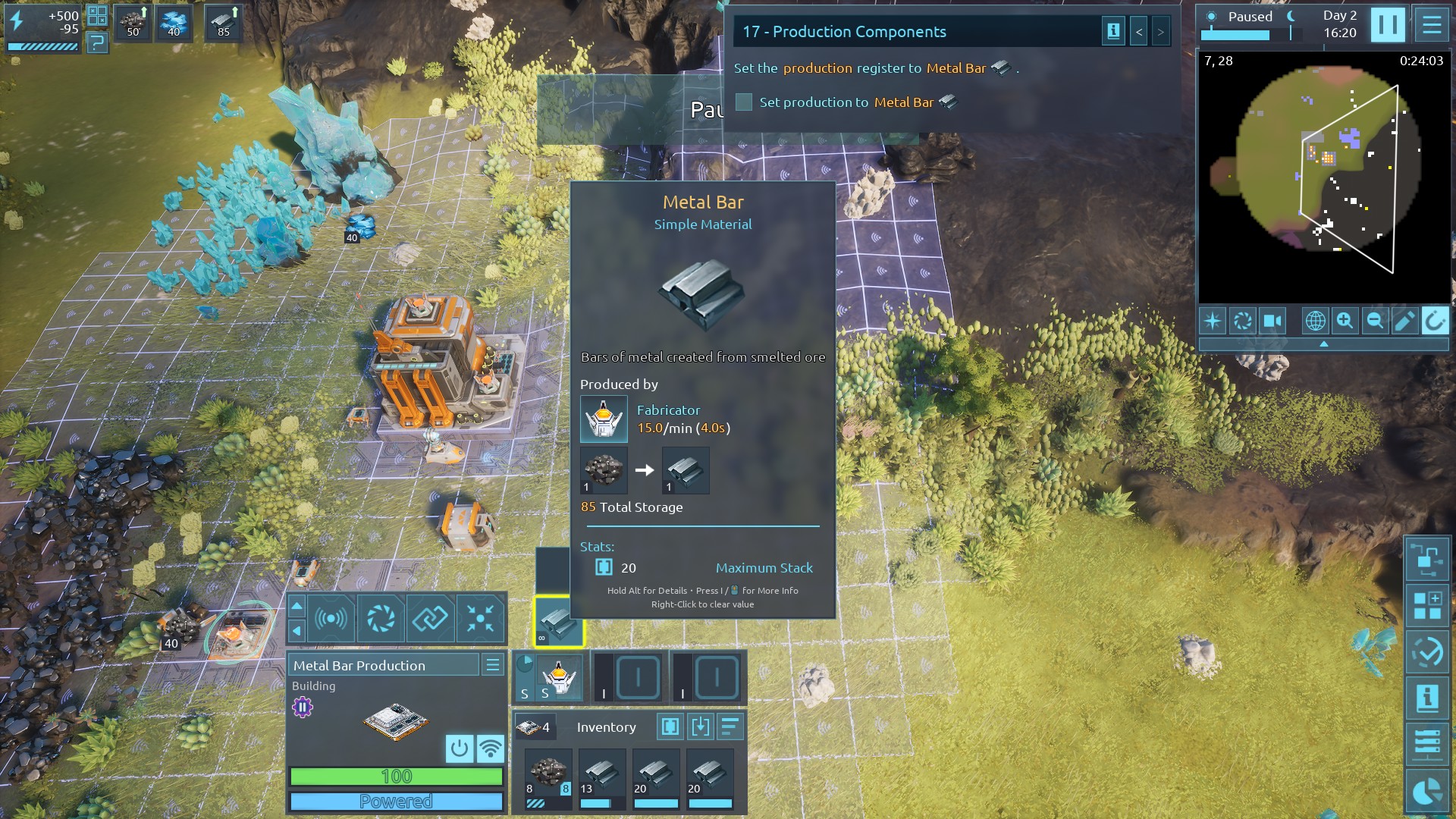Tick the Set production to Metal Bar checkbox
Screen dimensions: 1456x819
744,102
